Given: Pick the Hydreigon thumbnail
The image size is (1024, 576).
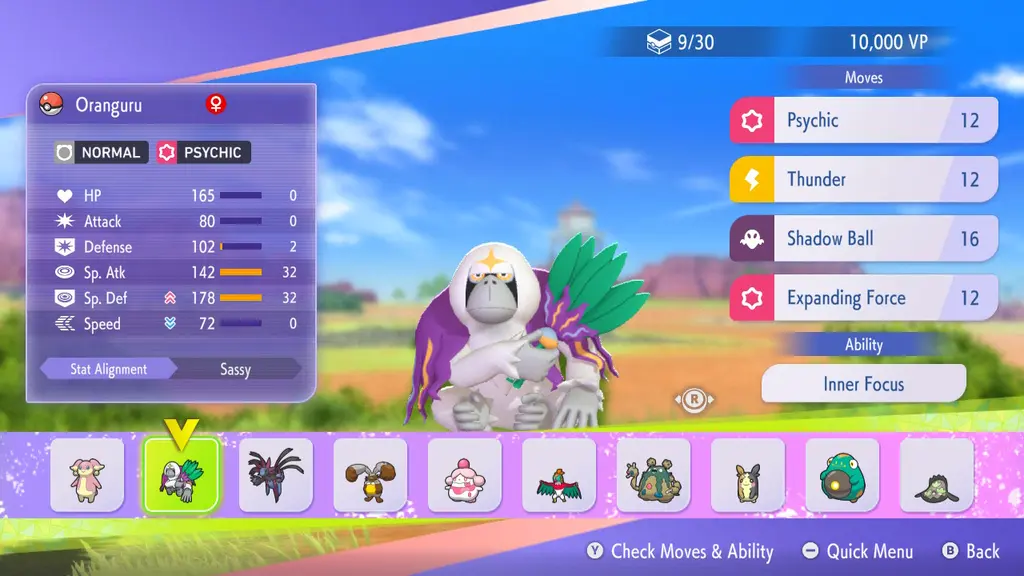Looking at the screenshot, I should point(276,475).
